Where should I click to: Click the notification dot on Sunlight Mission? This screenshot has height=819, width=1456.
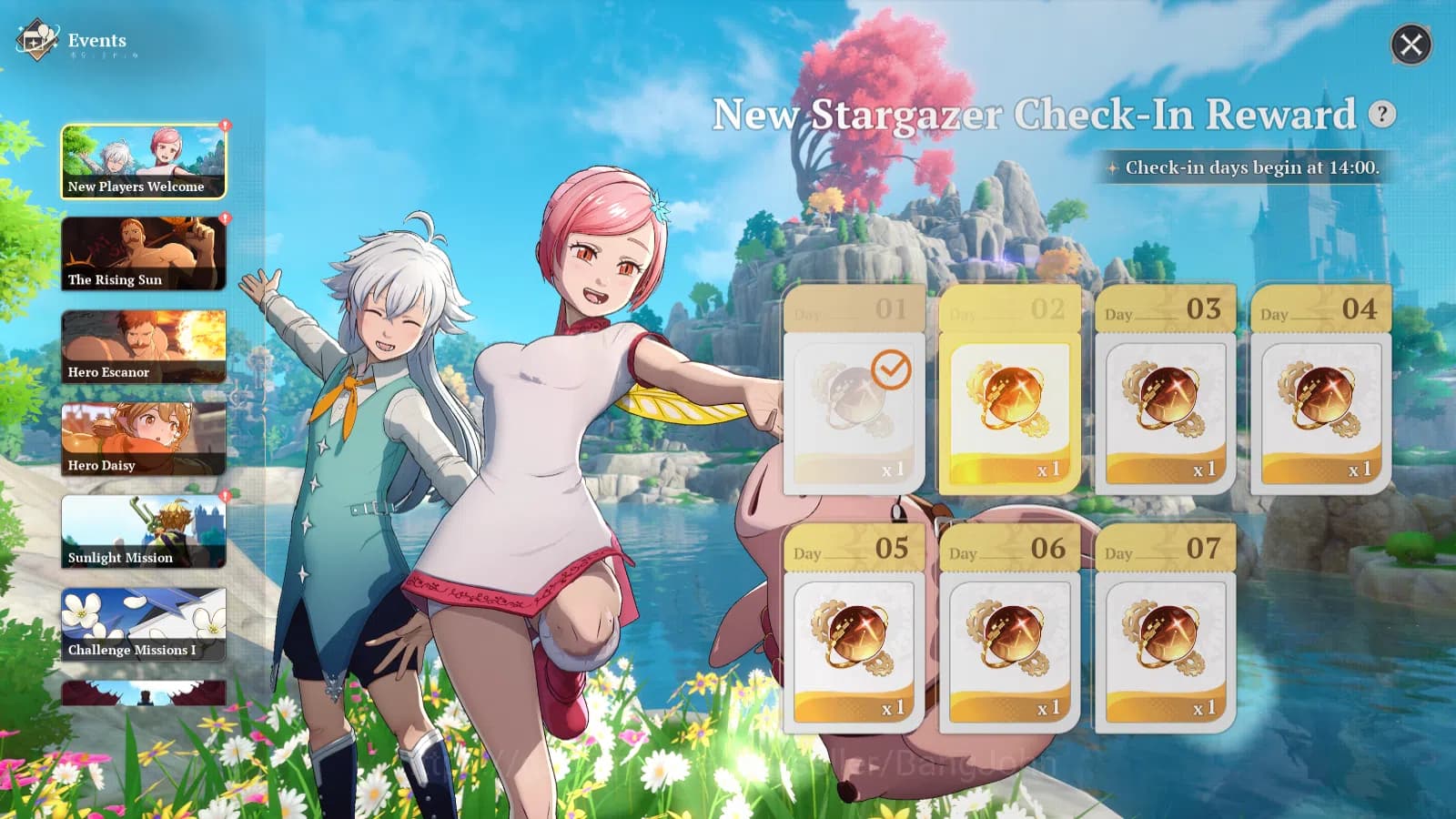(x=224, y=497)
